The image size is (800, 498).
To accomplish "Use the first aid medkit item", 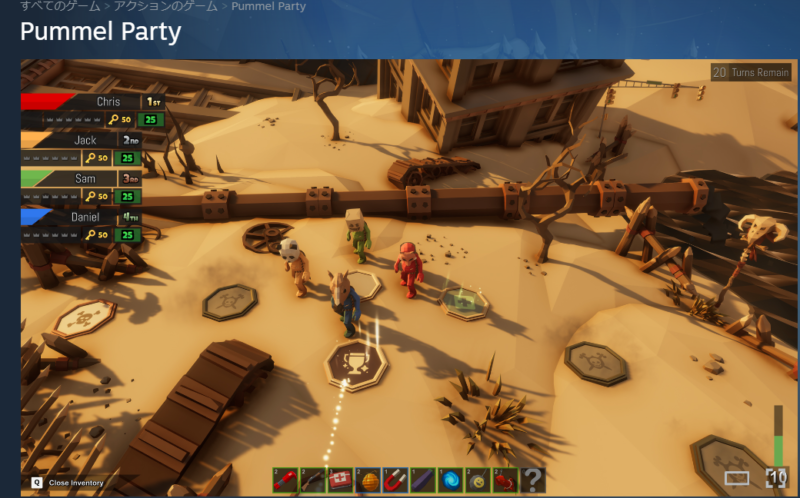I will pyautogui.click(x=340, y=479).
